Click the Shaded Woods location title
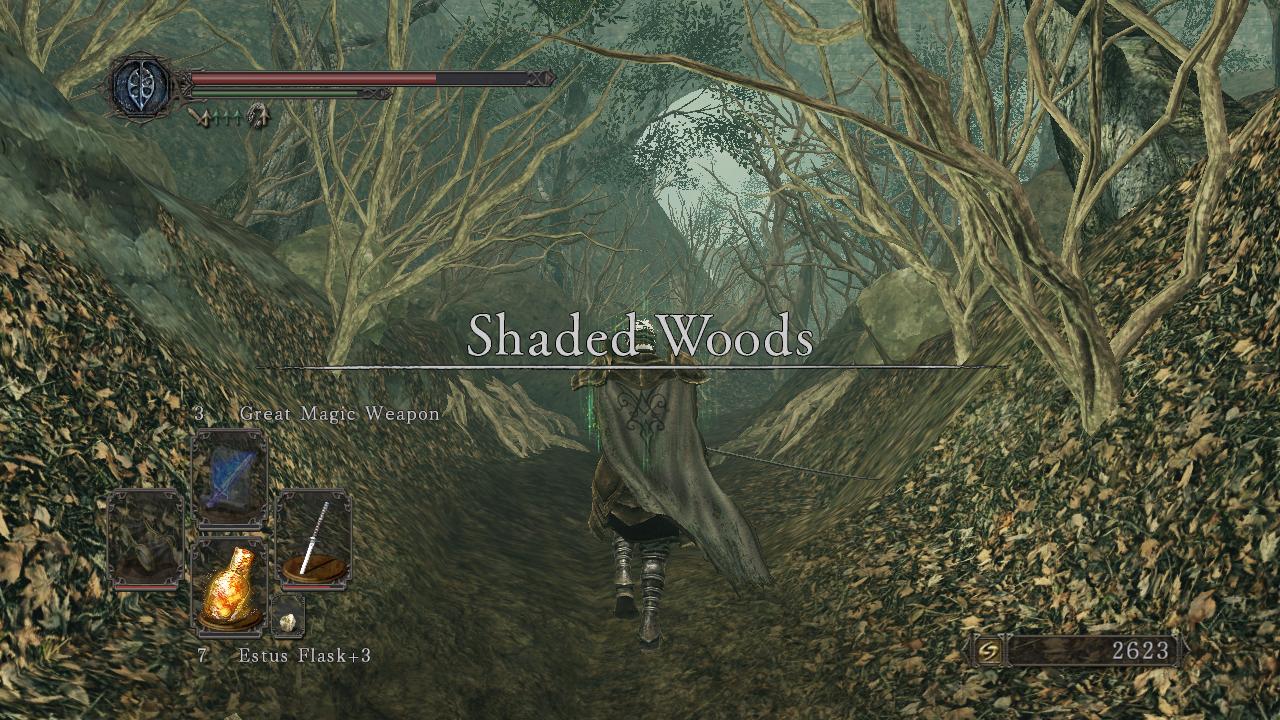This screenshot has height=720, width=1280. click(641, 341)
